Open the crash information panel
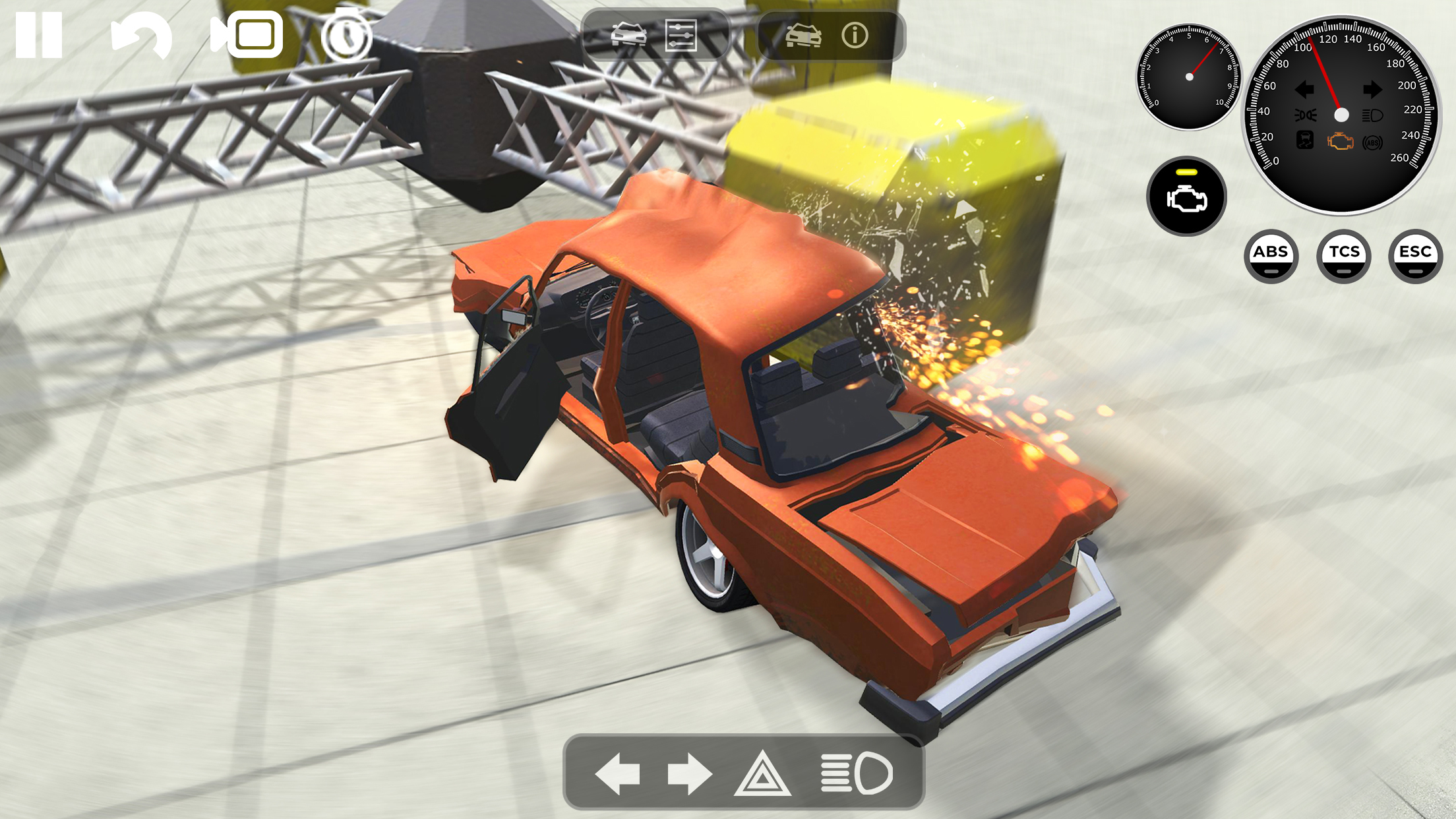Viewport: 1456px width, 819px height. click(855, 36)
